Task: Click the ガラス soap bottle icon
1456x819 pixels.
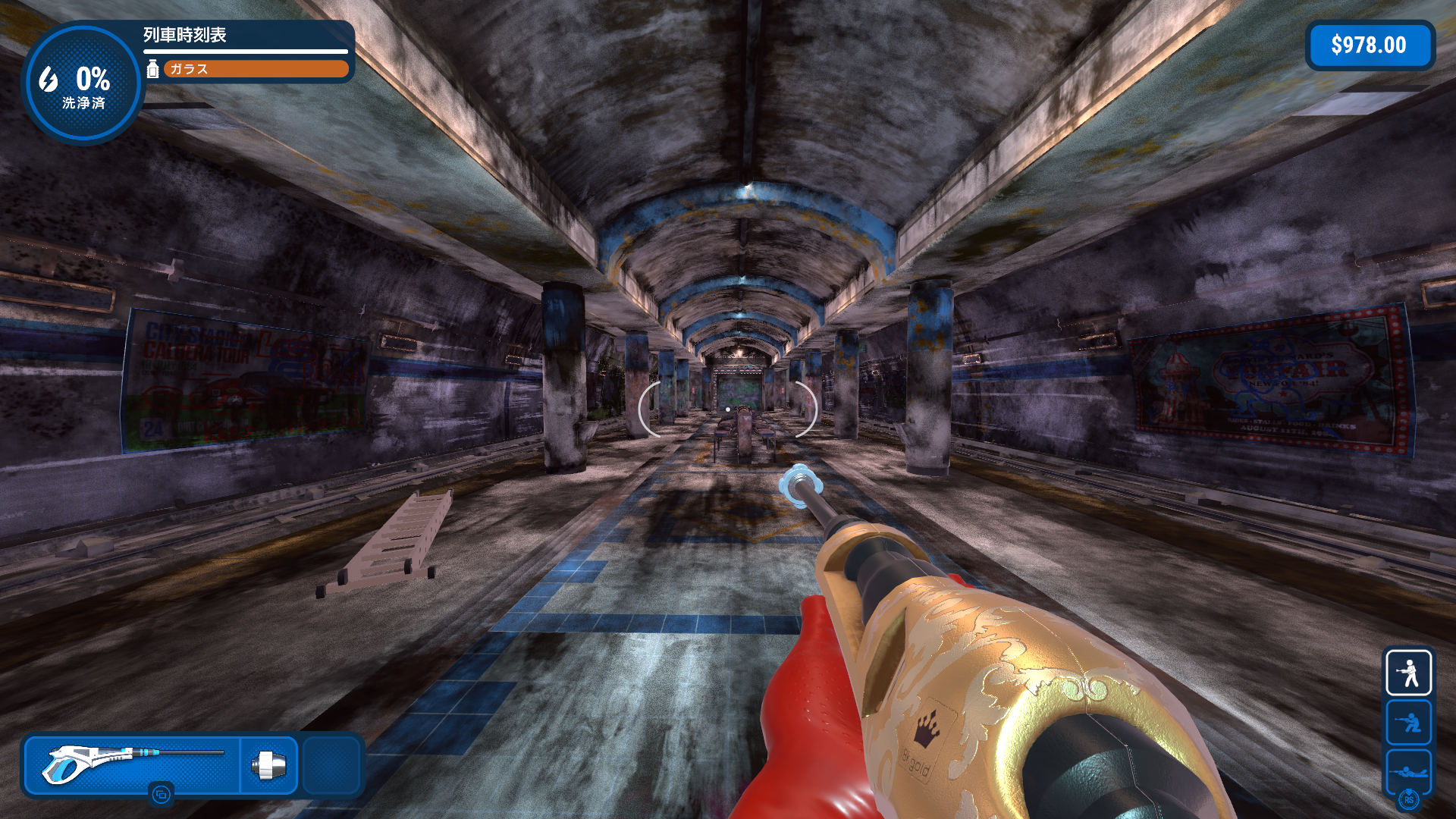Action: point(152,69)
